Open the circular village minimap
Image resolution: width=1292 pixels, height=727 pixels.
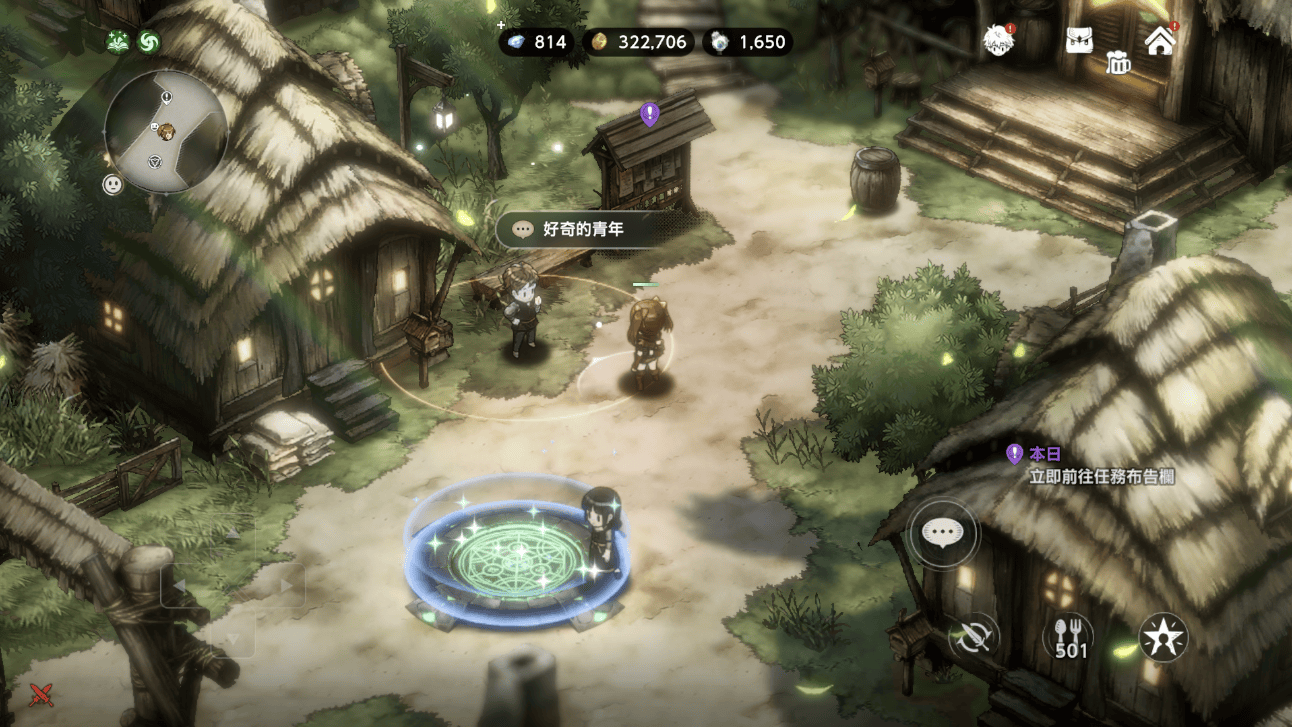tap(165, 131)
